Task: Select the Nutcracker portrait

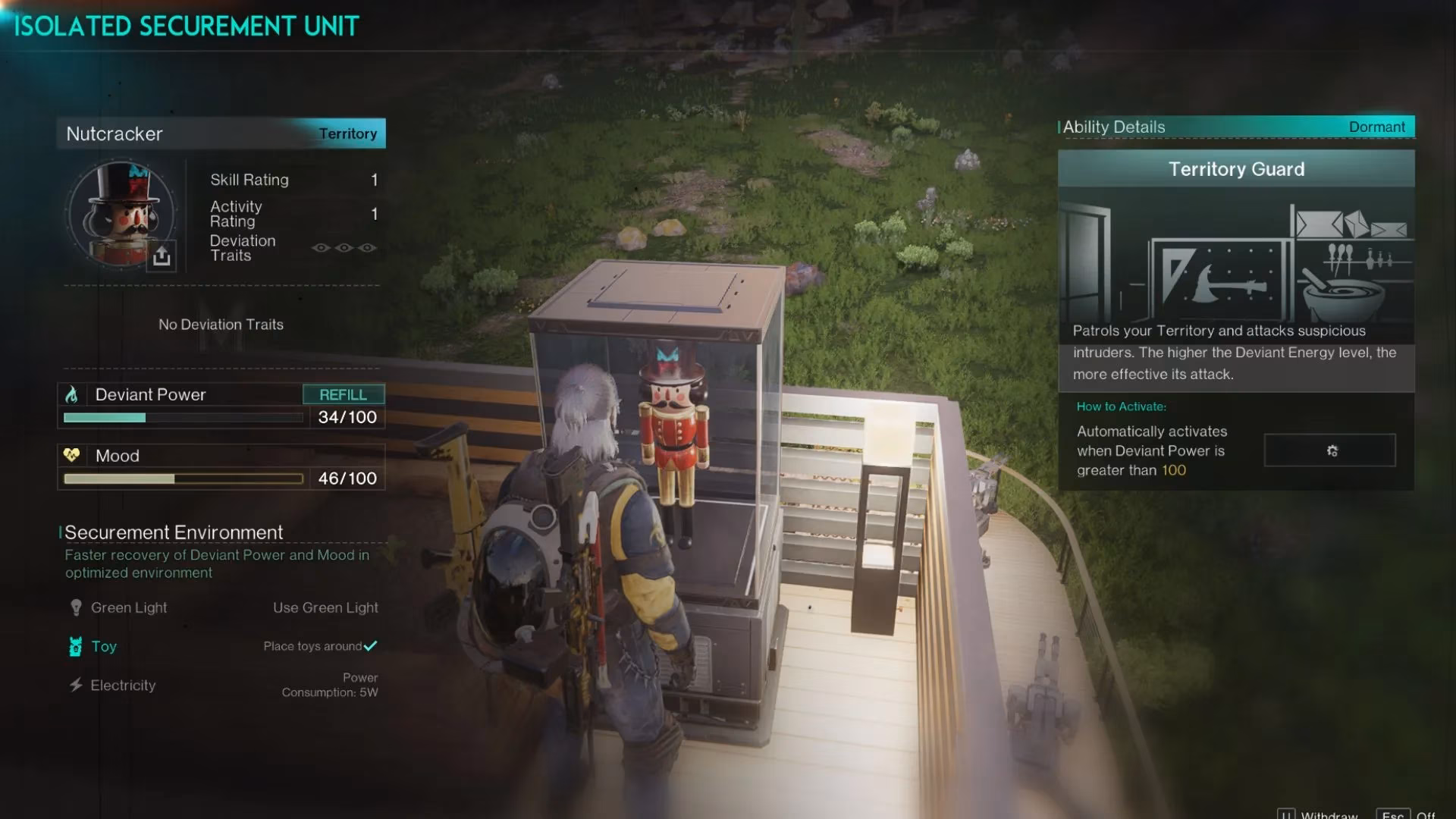Action: (x=120, y=214)
